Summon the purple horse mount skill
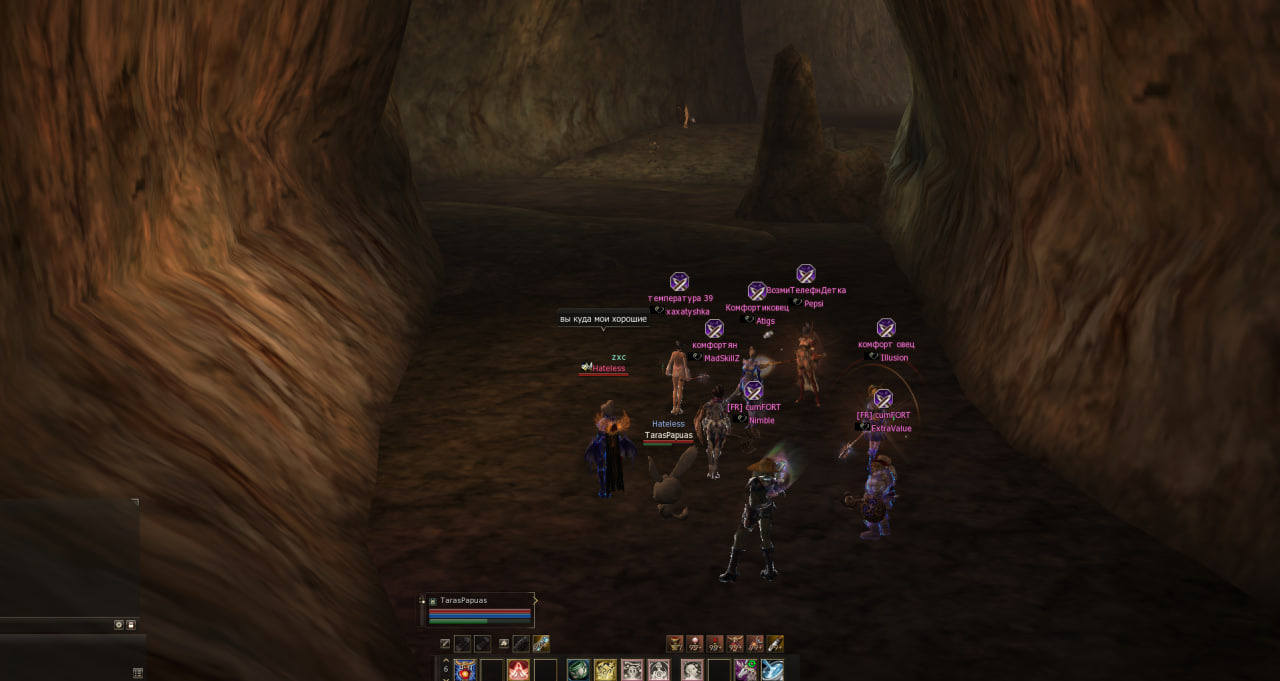This screenshot has height=681, width=1280. tap(745, 670)
